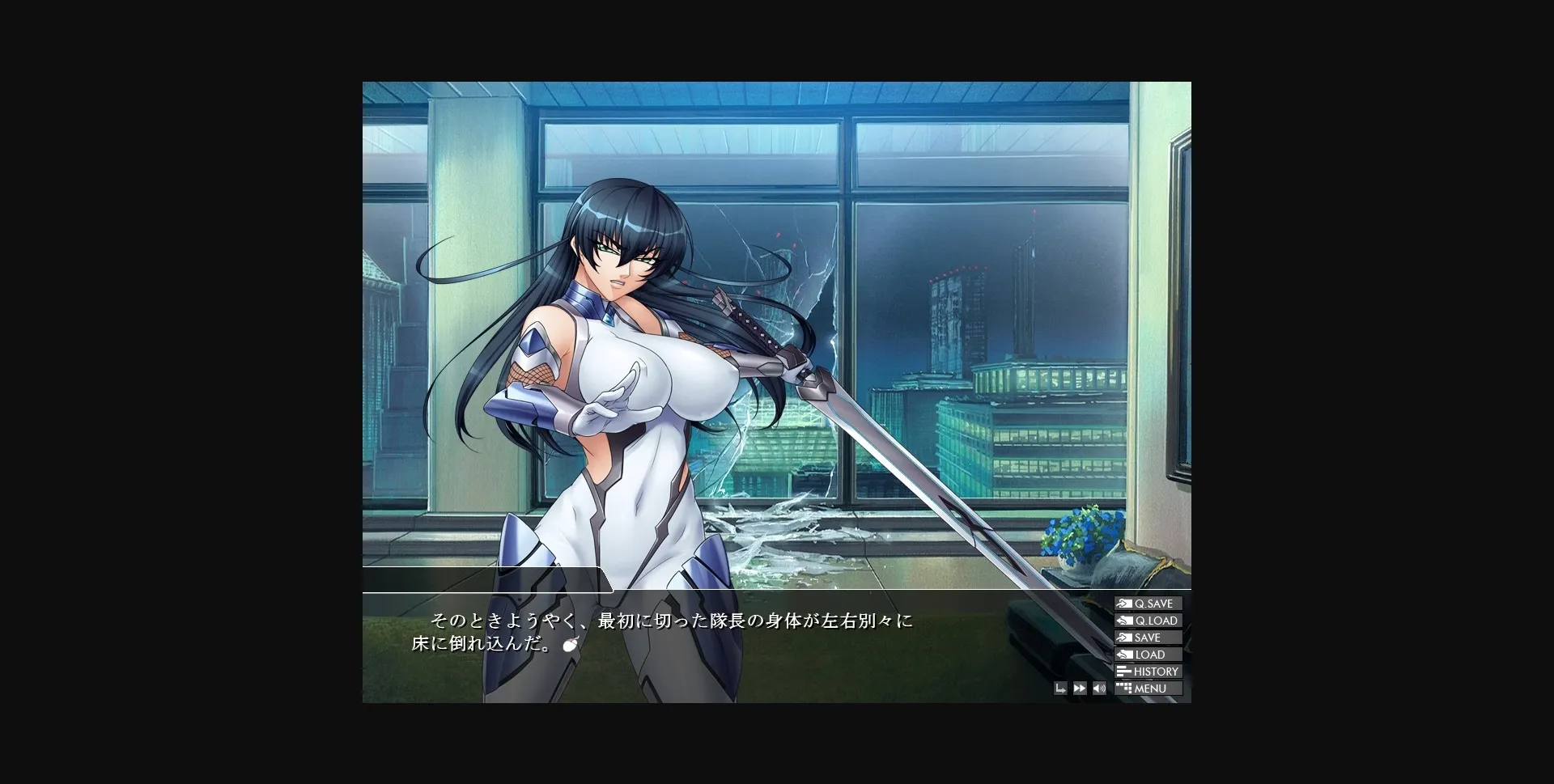The width and height of the screenshot is (1554, 784).
Task: Click the auto-advance arrow icon
Action: pyautogui.click(x=1061, y=688)
